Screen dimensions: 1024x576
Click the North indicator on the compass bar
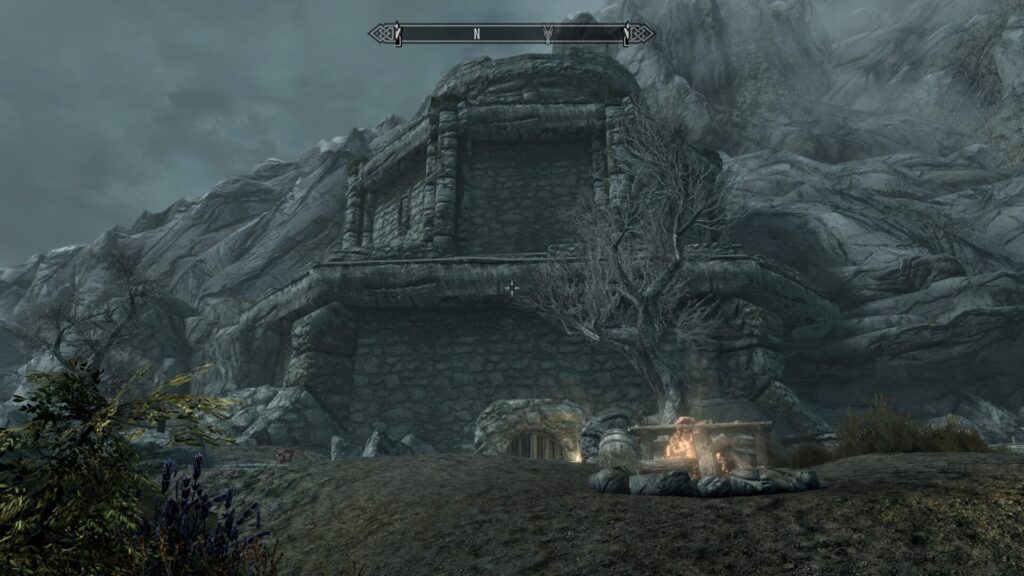point(477,34)
